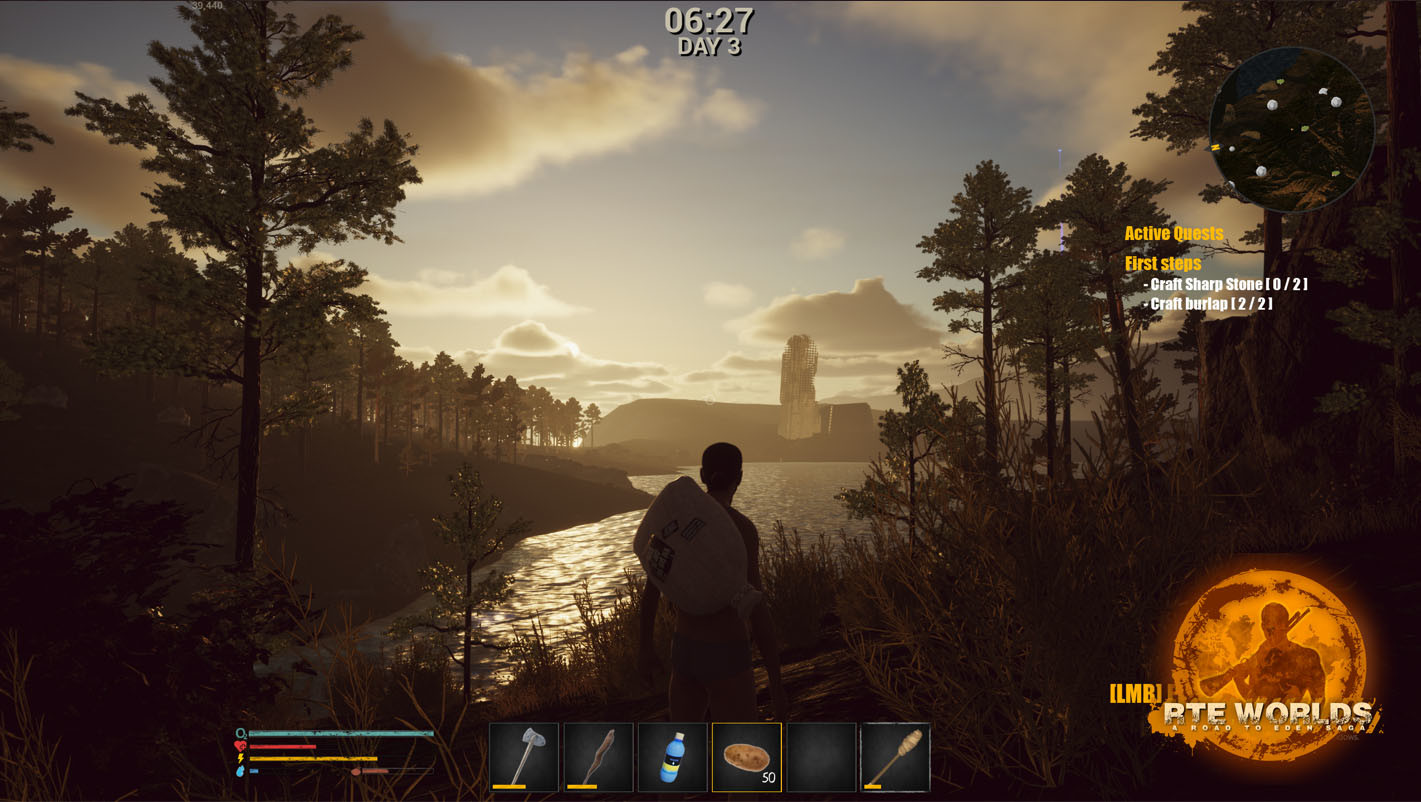Select the potato stack hotbar slot
The height and width of the screenshot is (802, 1421).
click(746, 757)
